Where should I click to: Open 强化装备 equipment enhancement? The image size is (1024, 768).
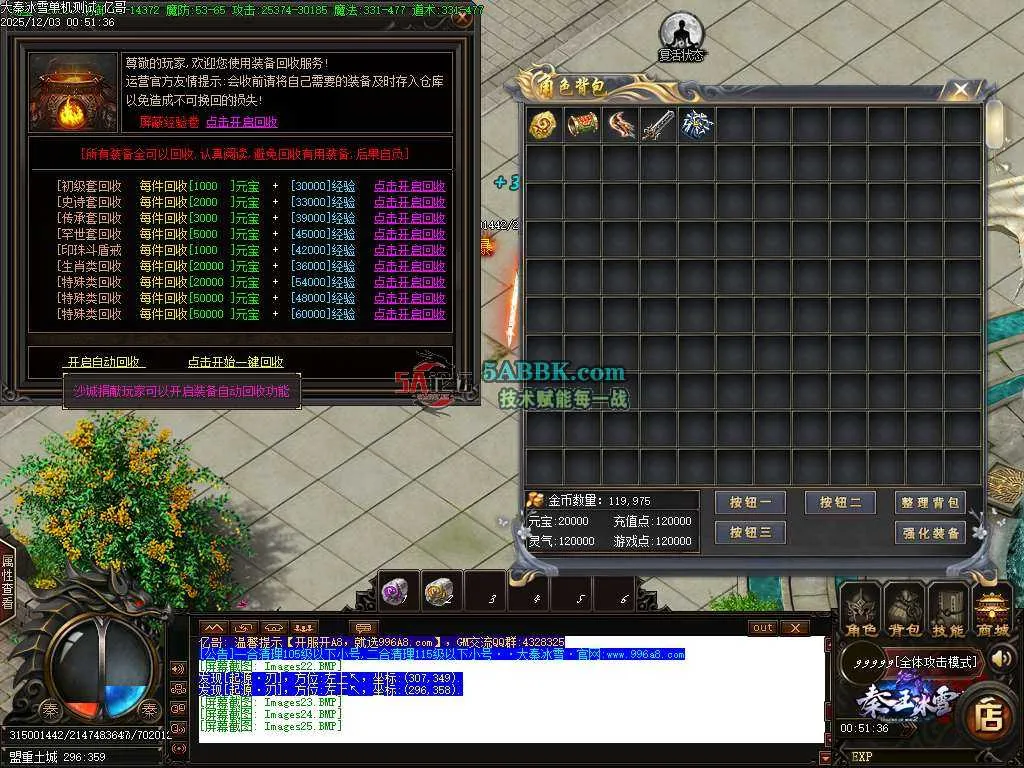pos(930,533)
